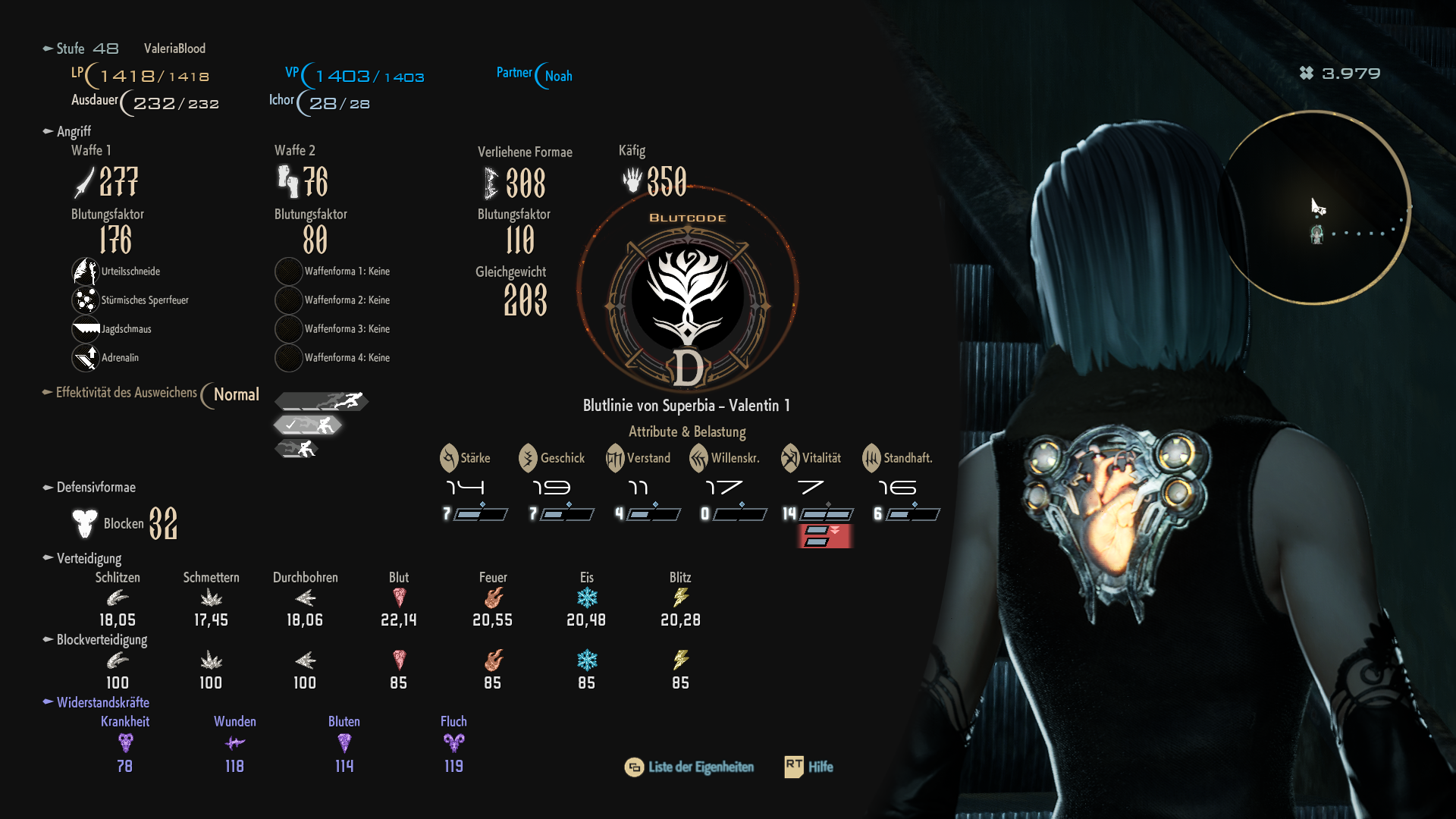Select the Adrenalin skill icon
Image resolution: width=1456 pixels, height=819 pixels.
86,358
